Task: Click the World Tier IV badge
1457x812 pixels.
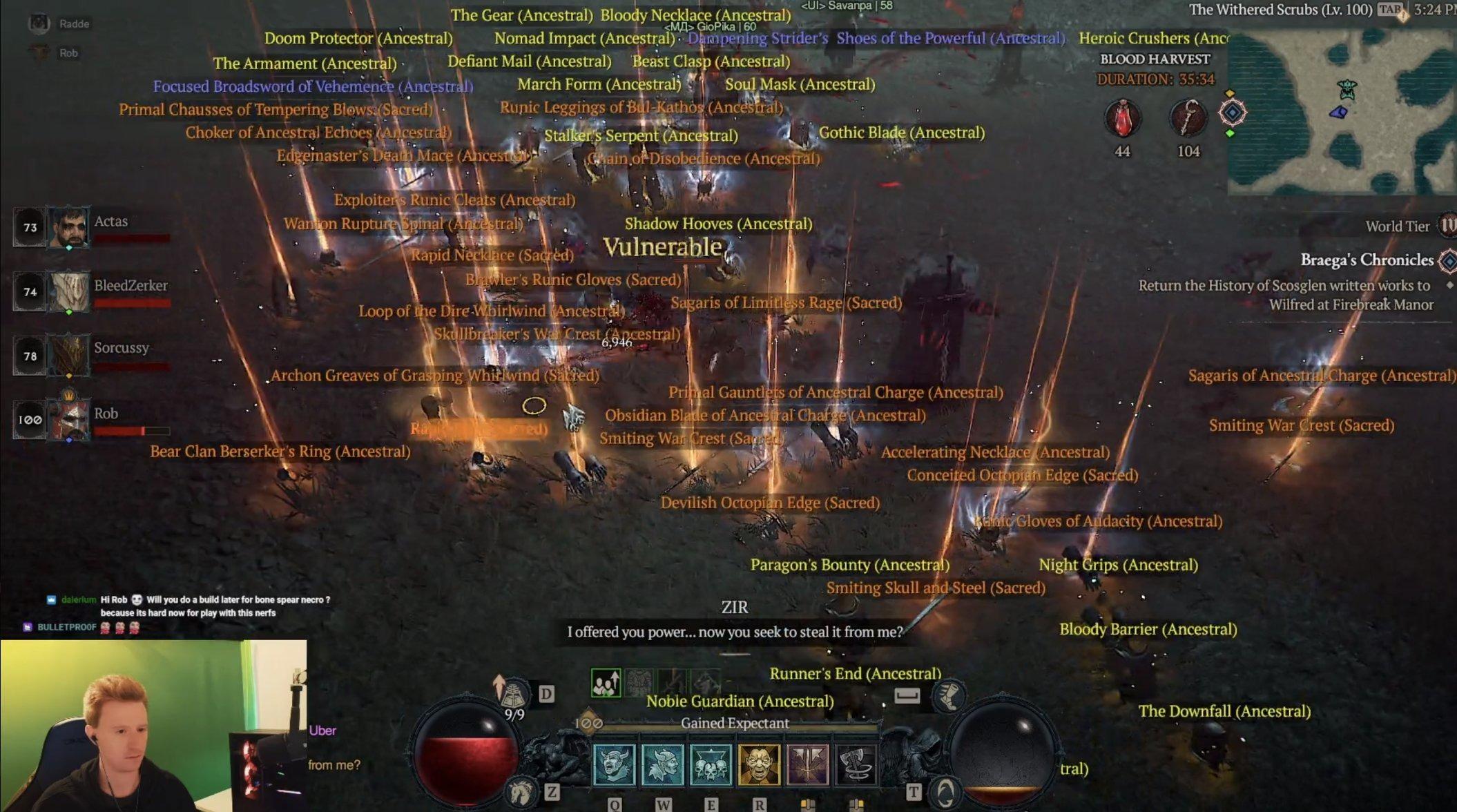Action: click(x=1447, y=226)
